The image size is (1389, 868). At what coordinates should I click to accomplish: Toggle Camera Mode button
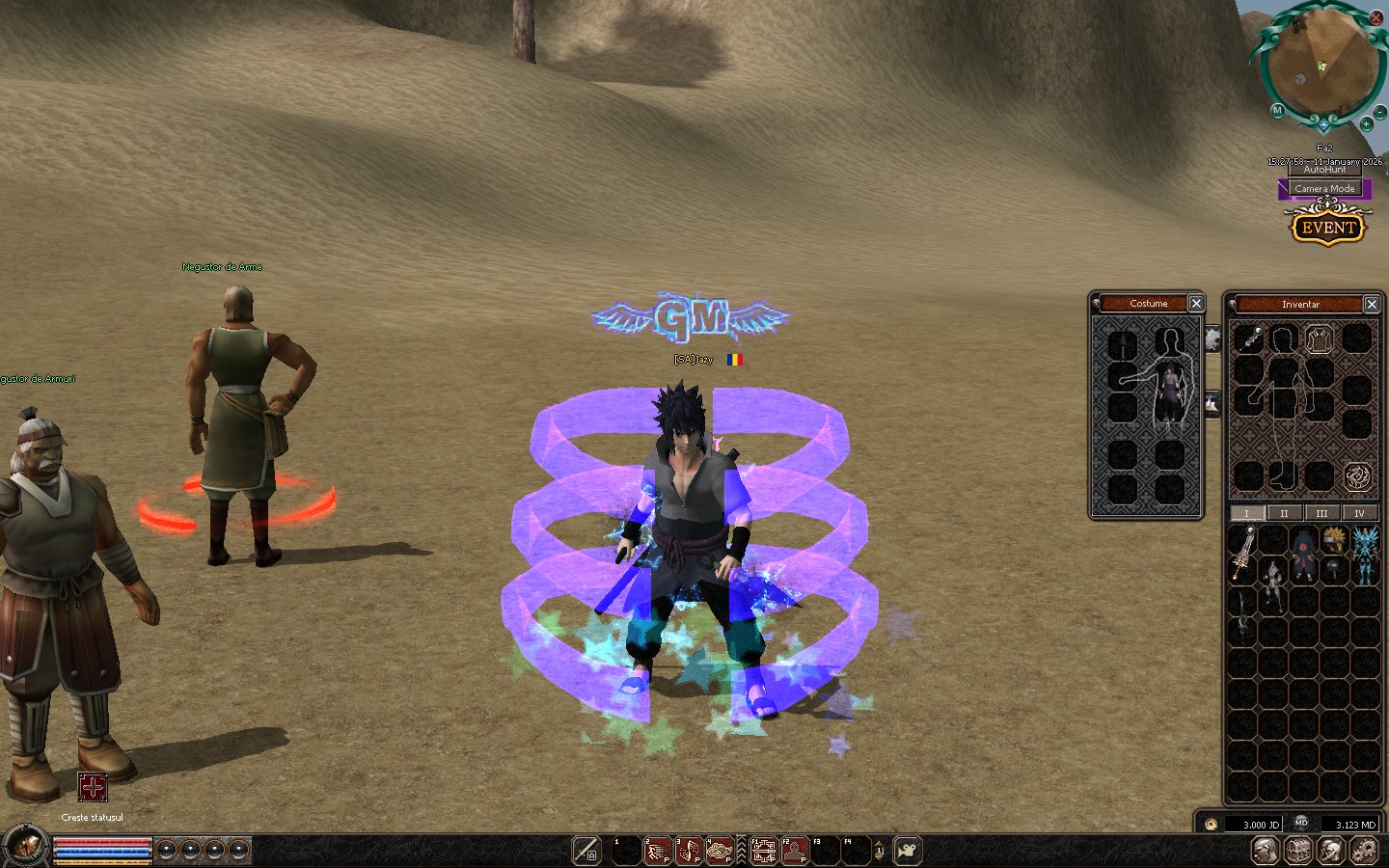[1324, 189]
